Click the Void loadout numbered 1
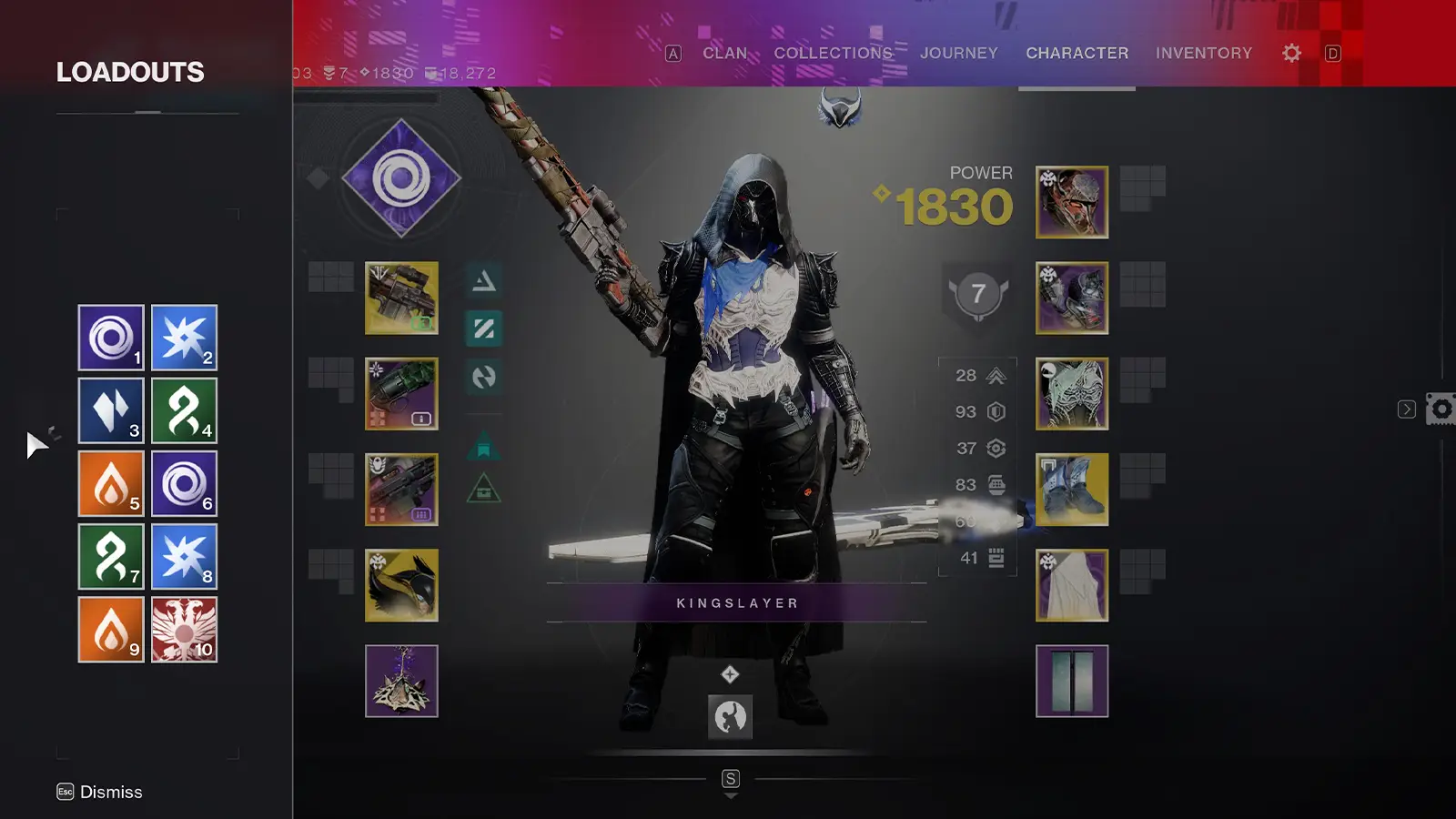The height and width of the screenshot is (819, 1456). click(x=110, y=339)
